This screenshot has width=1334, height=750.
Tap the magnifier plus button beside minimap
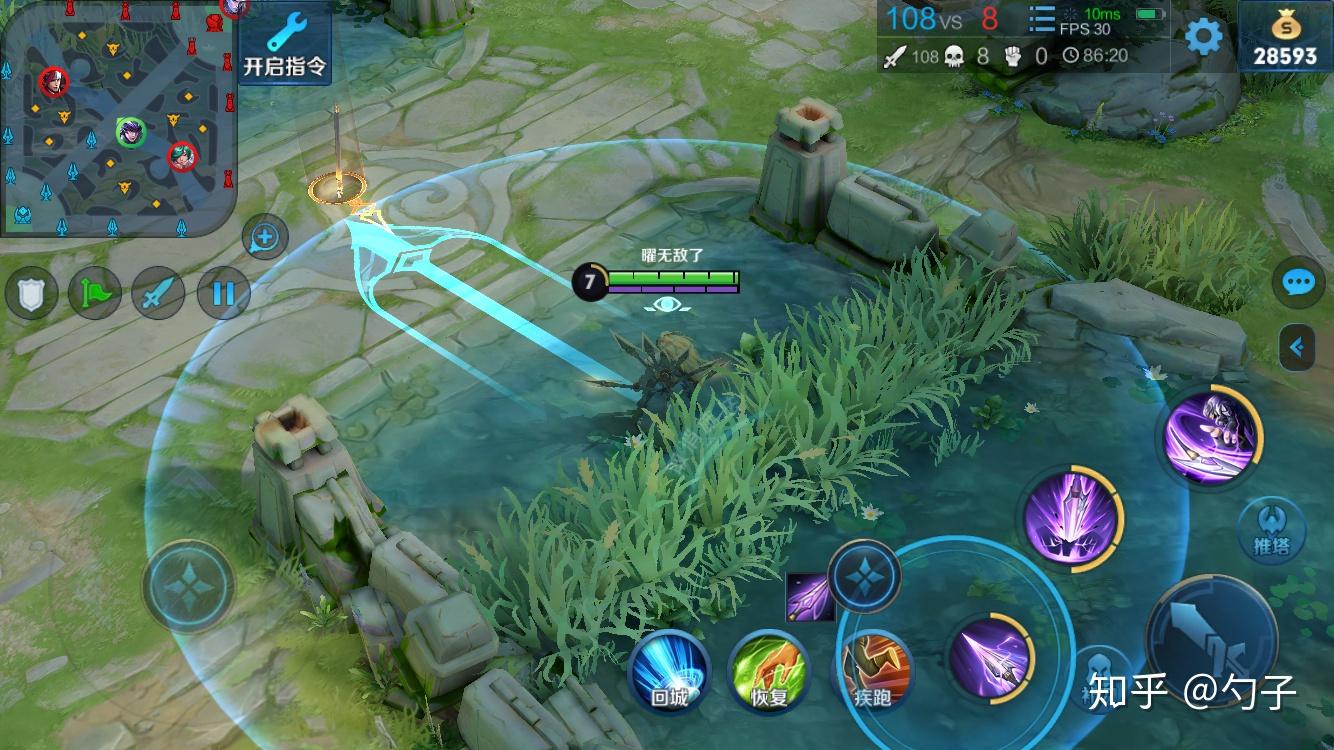tap(265, 238)
